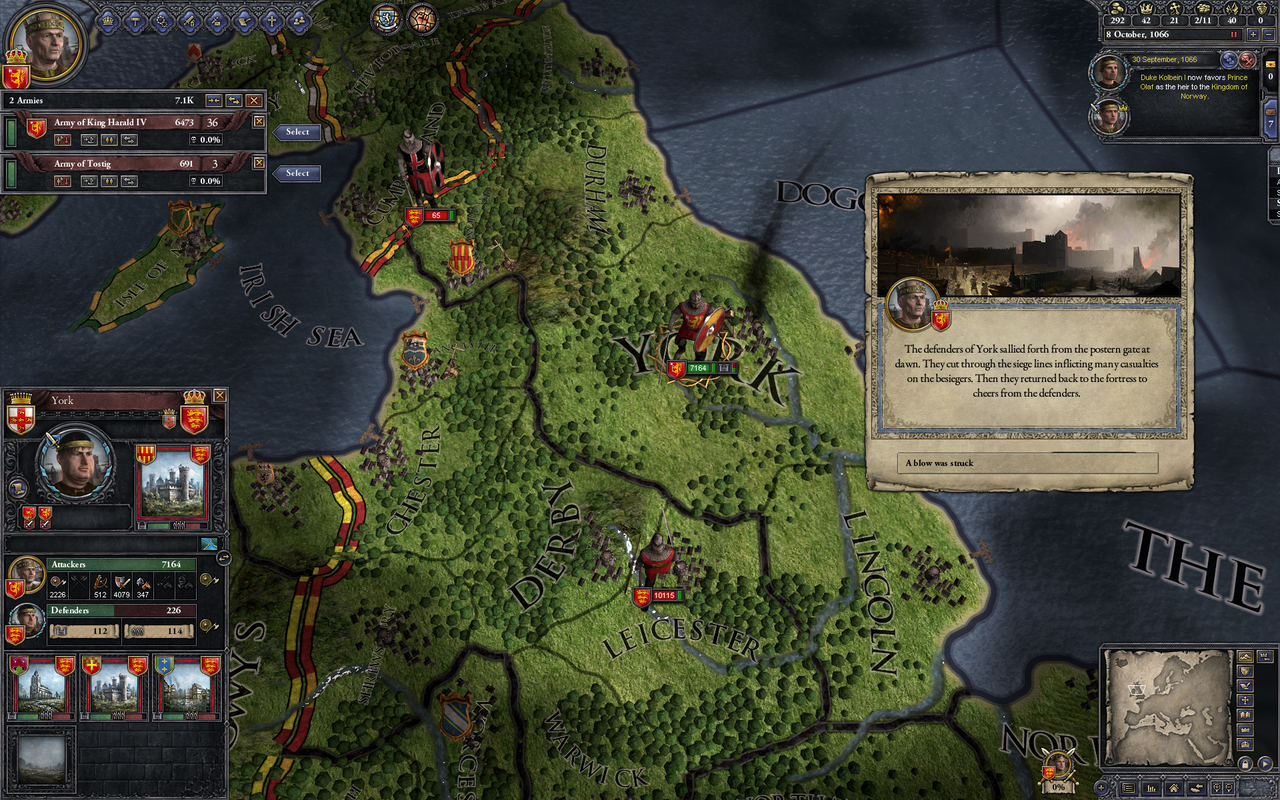Dismiss the Duke Kolbein notification message
This screenshot has width=1280, height=800.
(1247, 60)
